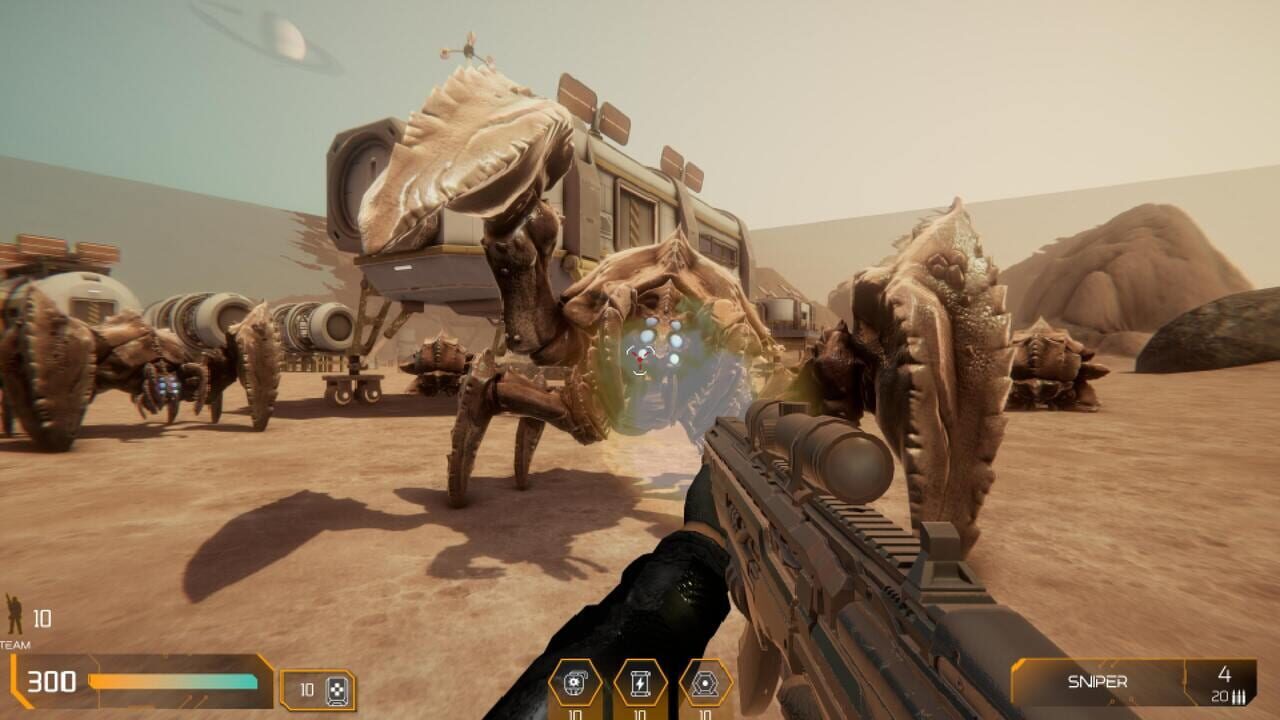This screenshot has width=1280, height=720.
Task: Click the TEAM label text
Action: [14, 645]
